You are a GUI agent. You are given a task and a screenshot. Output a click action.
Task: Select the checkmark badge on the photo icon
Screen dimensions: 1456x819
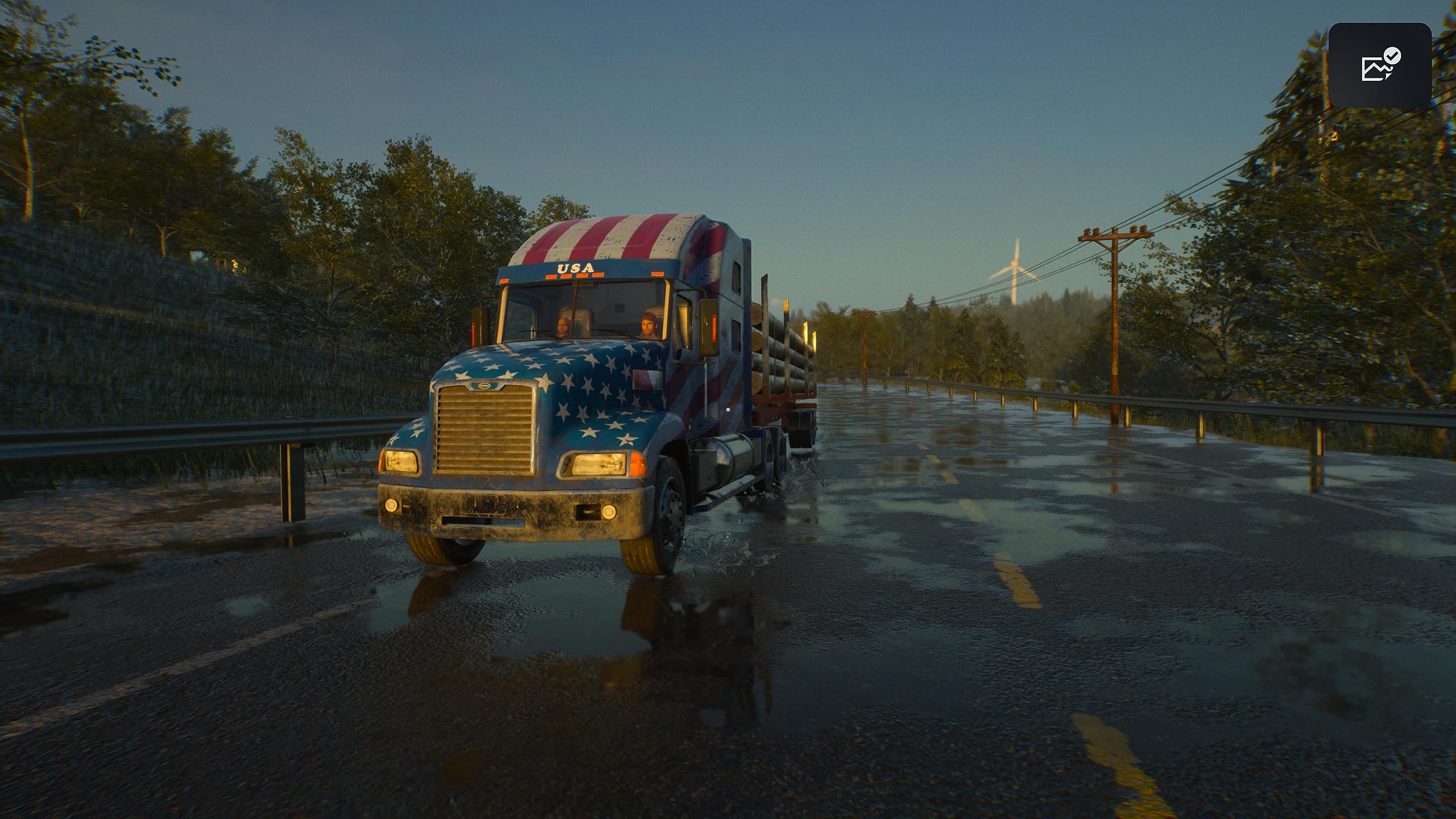1392,56
